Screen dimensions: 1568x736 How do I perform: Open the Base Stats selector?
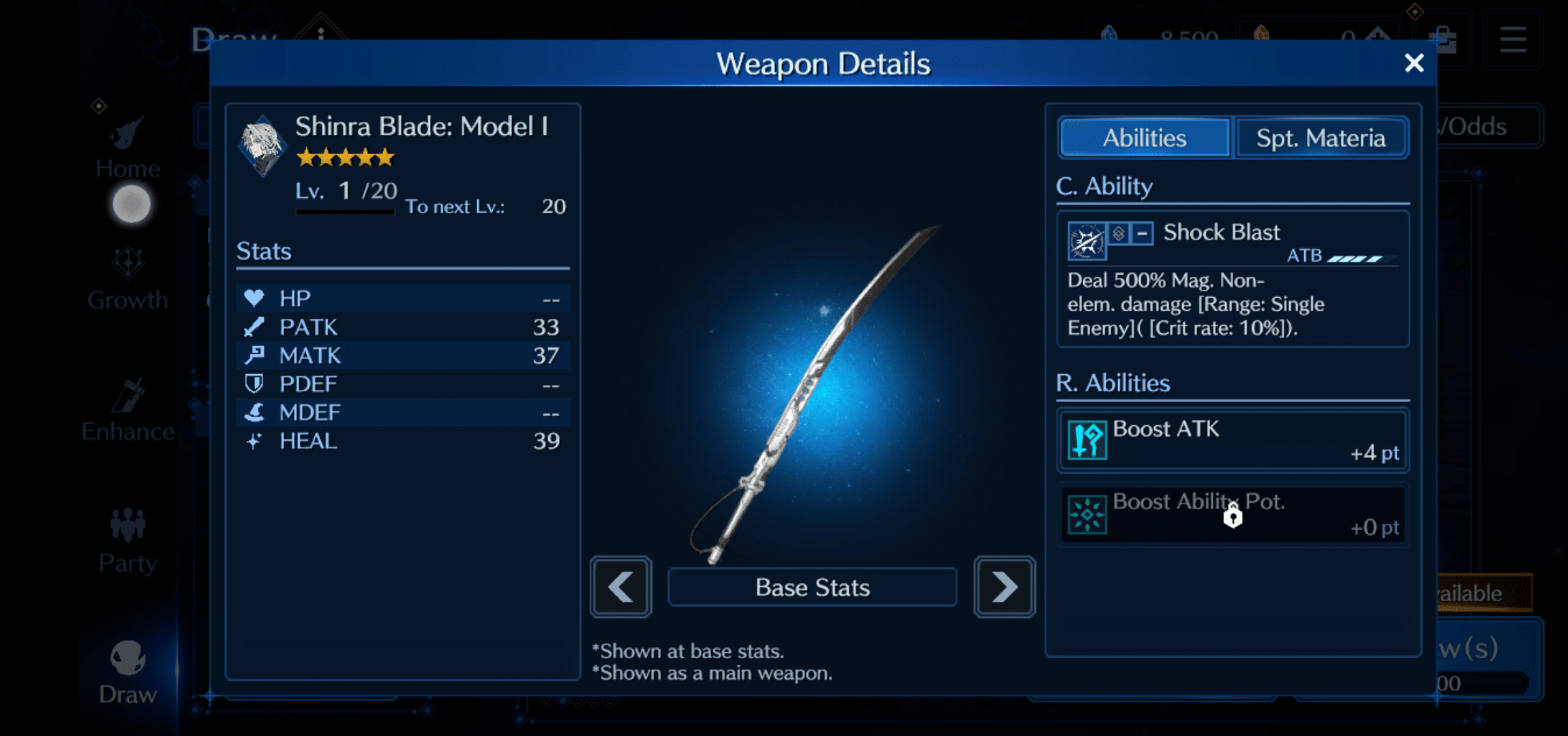[x=812, y=587]
